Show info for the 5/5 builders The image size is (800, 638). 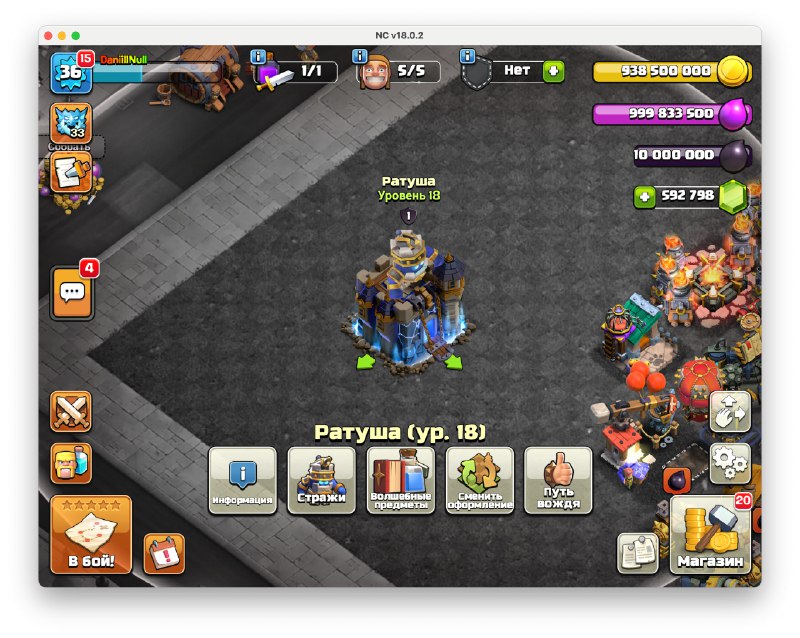(x=358, y=56)
